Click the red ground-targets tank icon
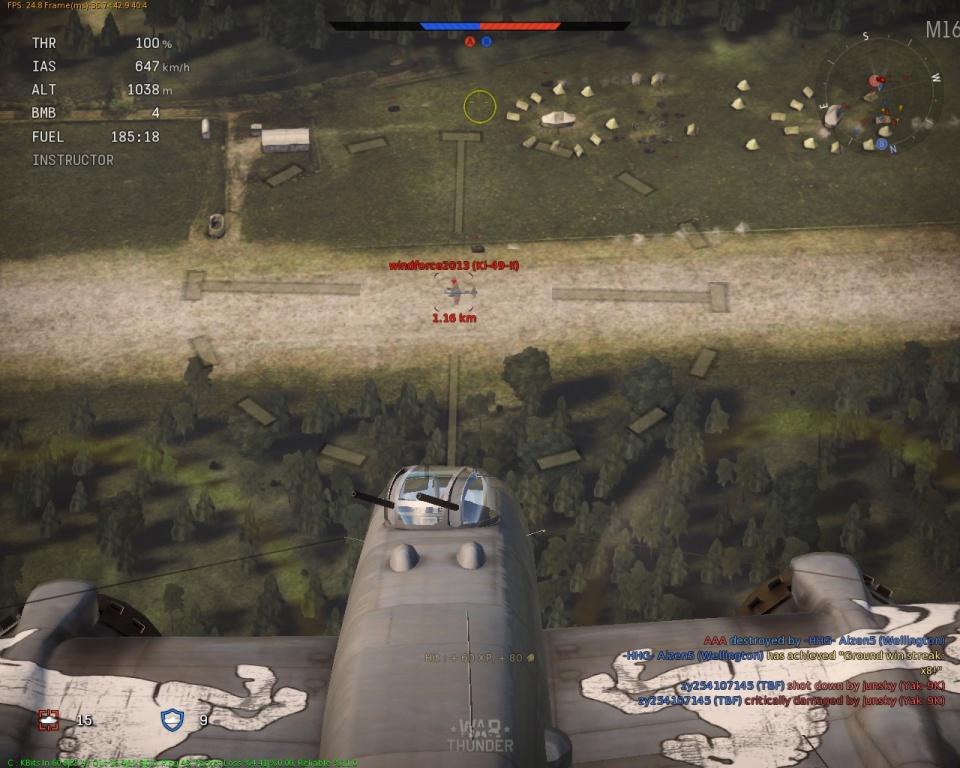This screenshot has width=960, height=768. click(x=48, y=719)
